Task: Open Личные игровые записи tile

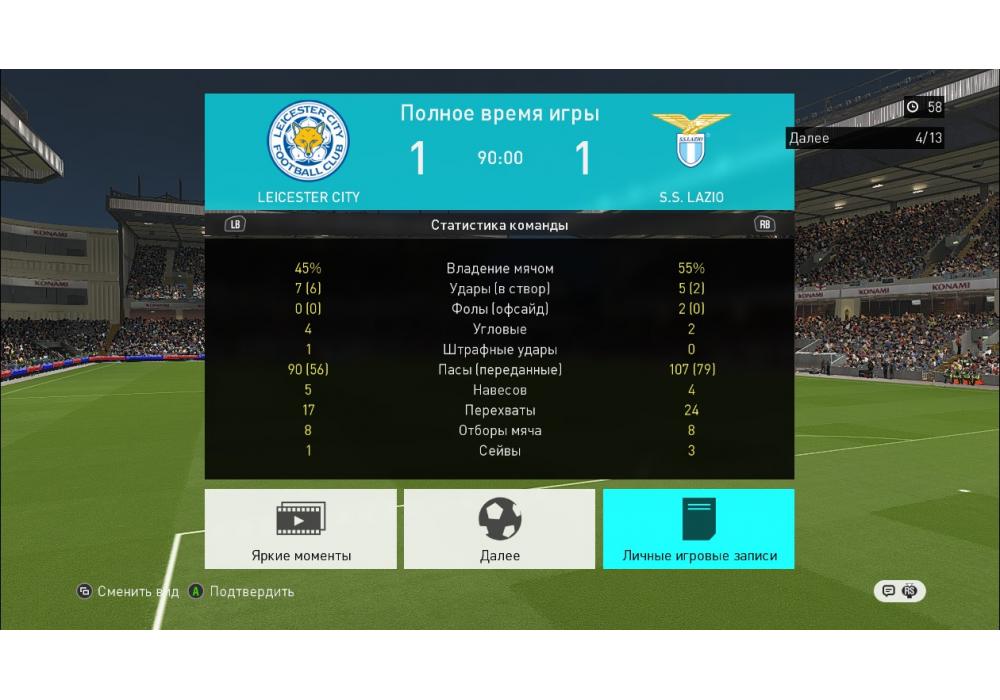Action: [x=699, y=529]
